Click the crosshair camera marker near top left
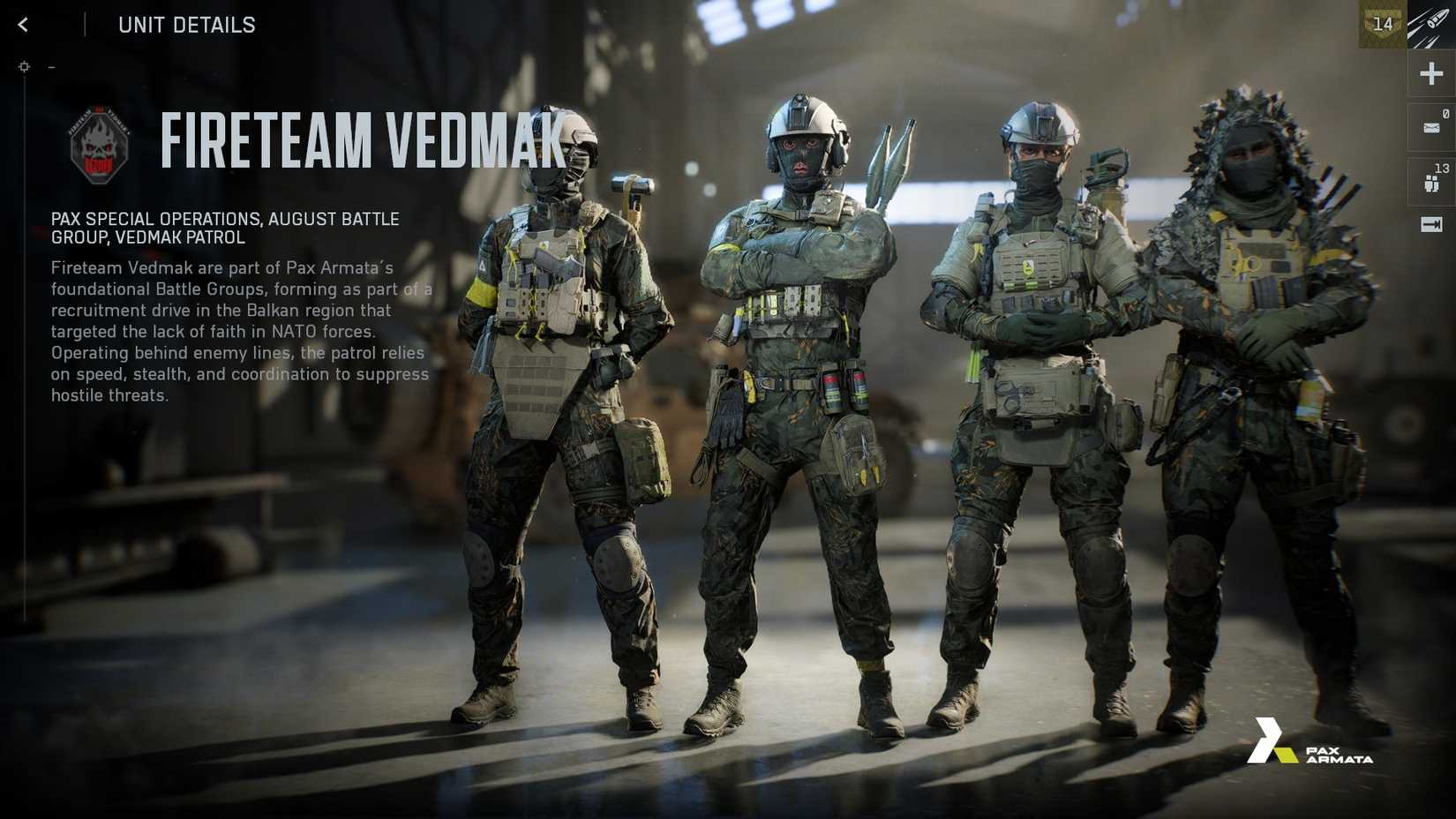 (x=24, y=65)
